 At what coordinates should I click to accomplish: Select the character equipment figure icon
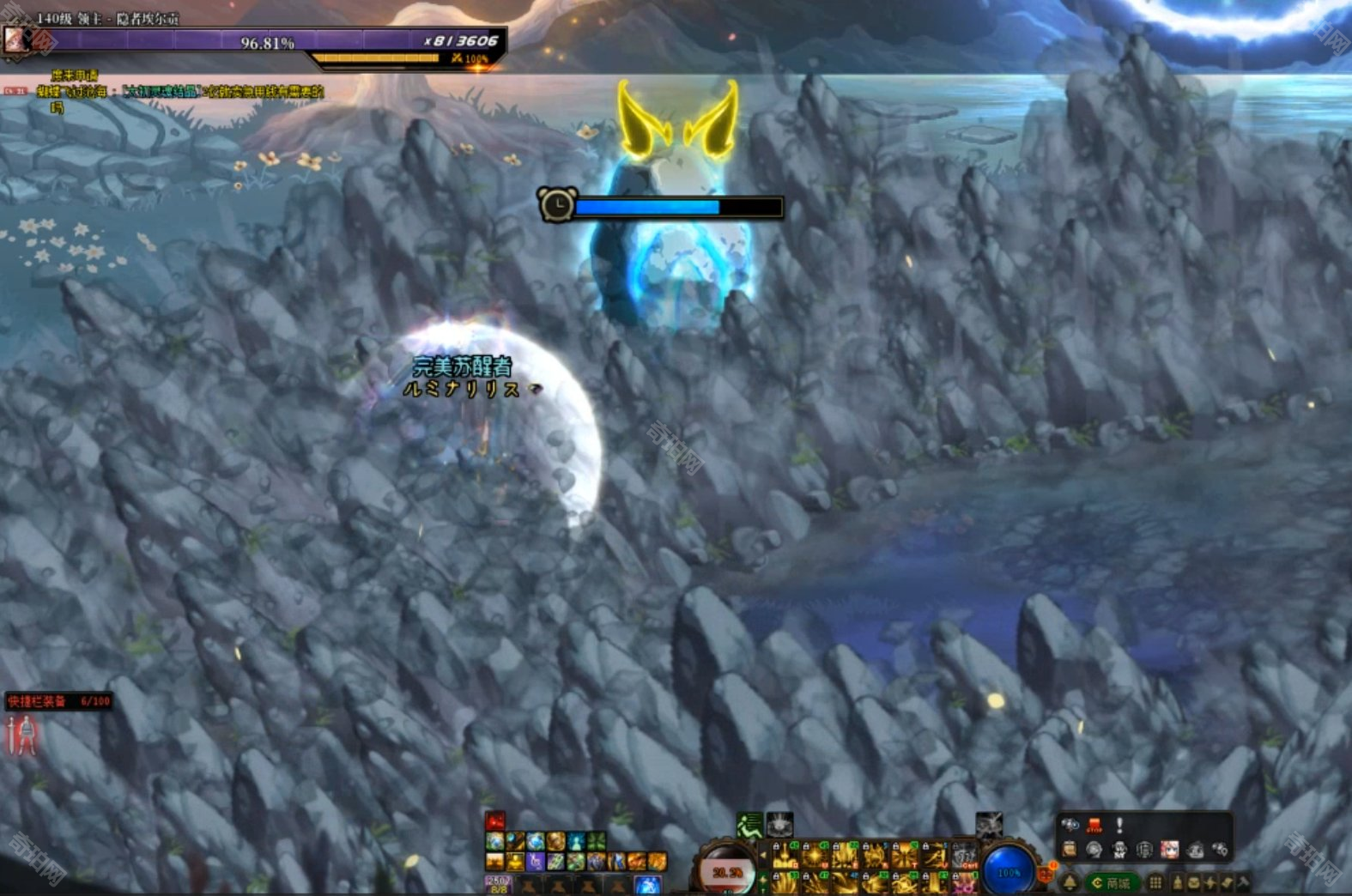[x=21, y=736]
